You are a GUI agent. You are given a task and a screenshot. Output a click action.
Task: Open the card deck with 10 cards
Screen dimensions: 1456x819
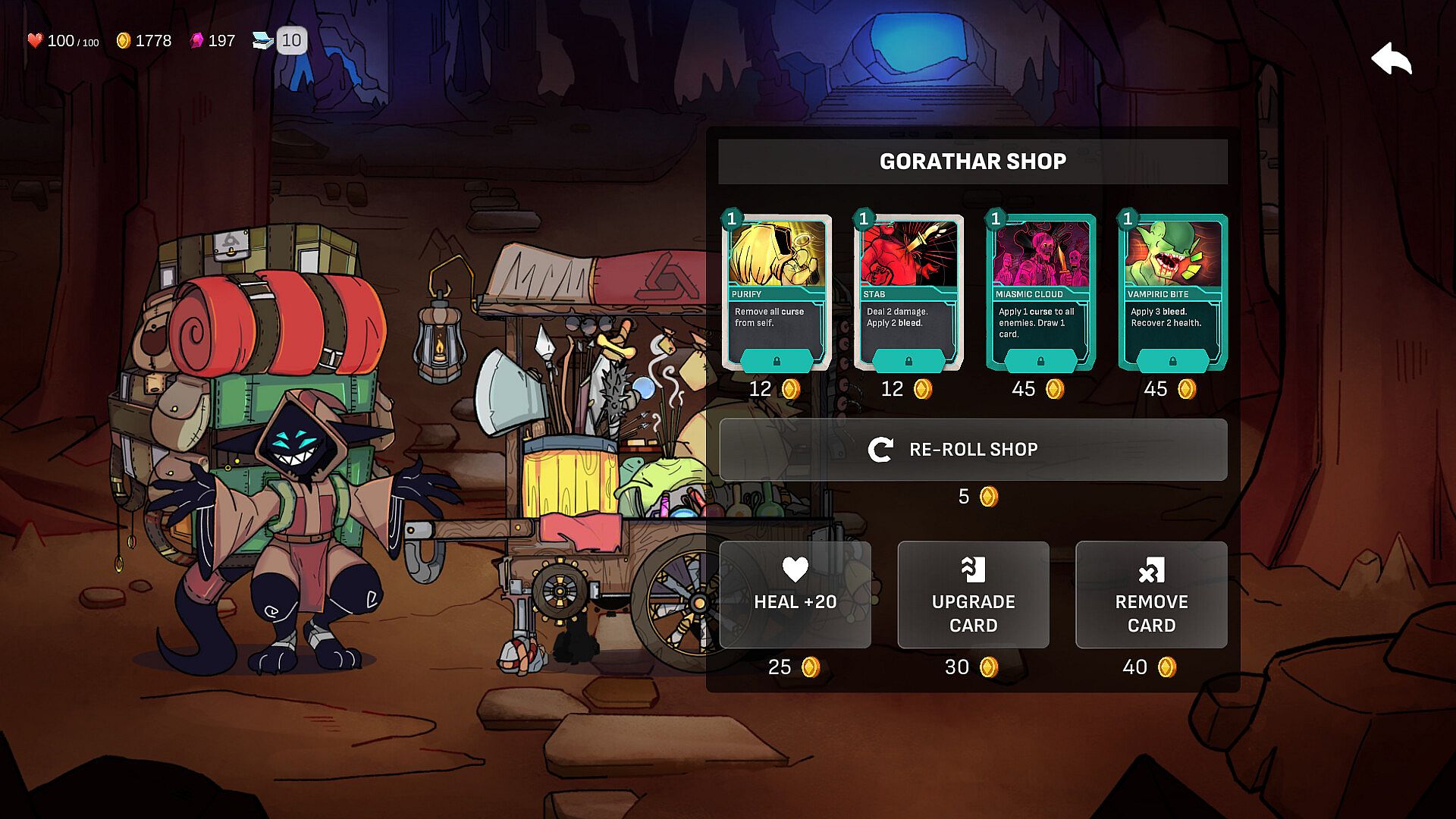click(x=280, y=41)
